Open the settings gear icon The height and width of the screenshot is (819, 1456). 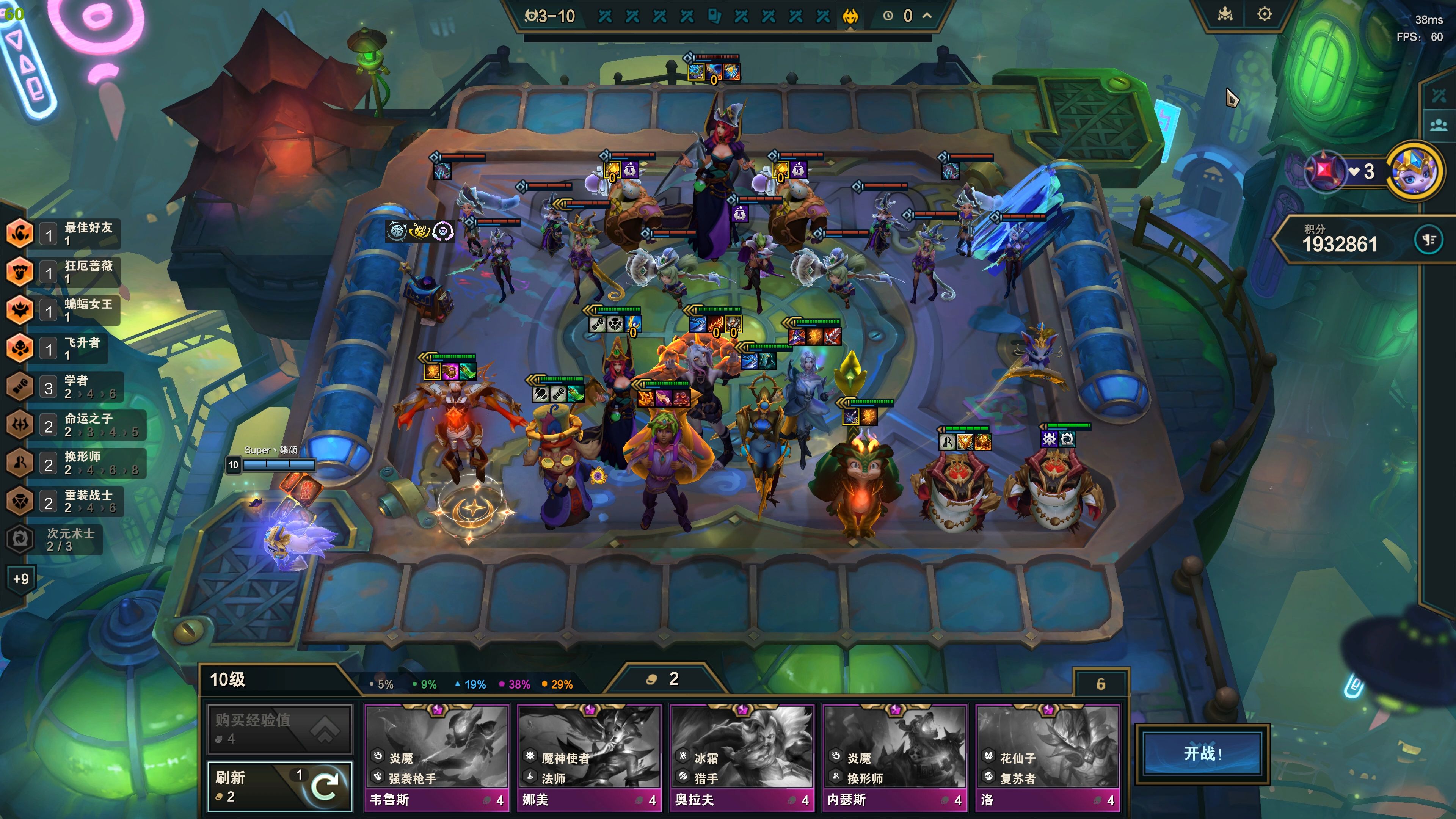click(x=1265, y=15)
